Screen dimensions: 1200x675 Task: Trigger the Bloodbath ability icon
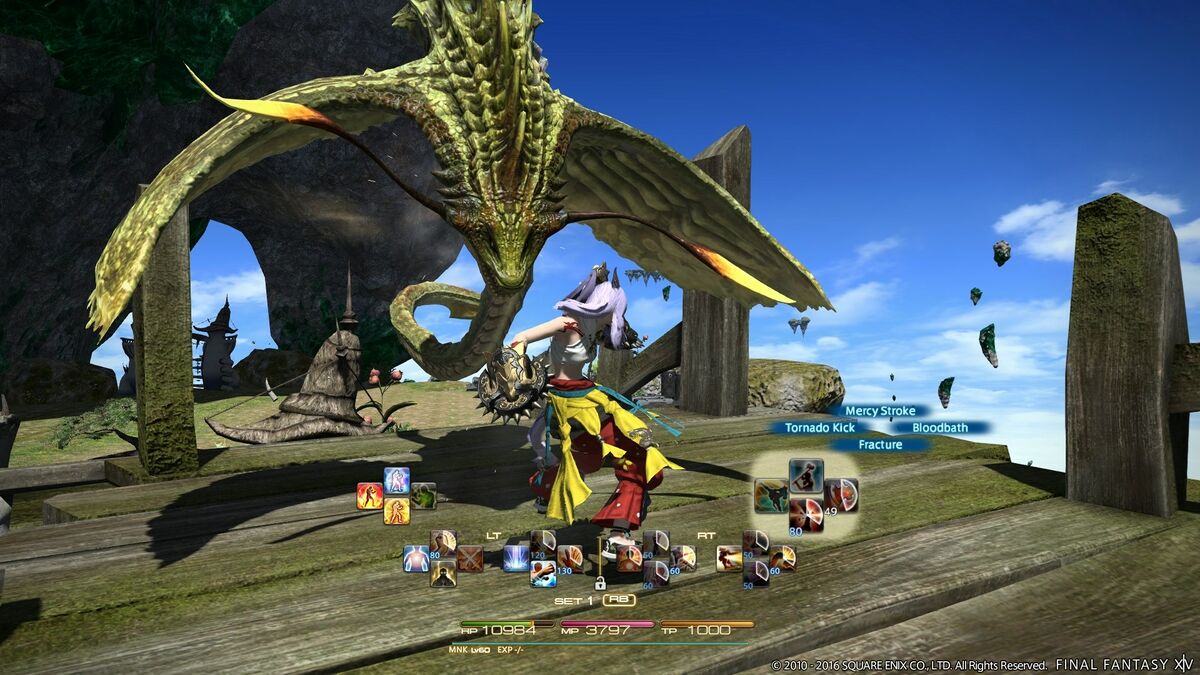[841, 495]
